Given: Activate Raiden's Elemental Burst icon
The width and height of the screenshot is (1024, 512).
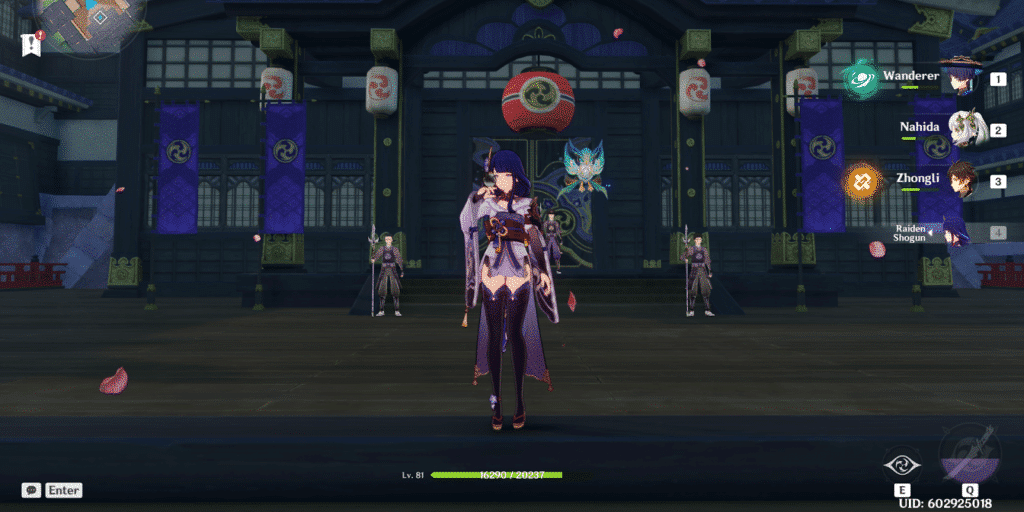Looking at the screenshot, I should pyautogui.click(x=969, y=455).
